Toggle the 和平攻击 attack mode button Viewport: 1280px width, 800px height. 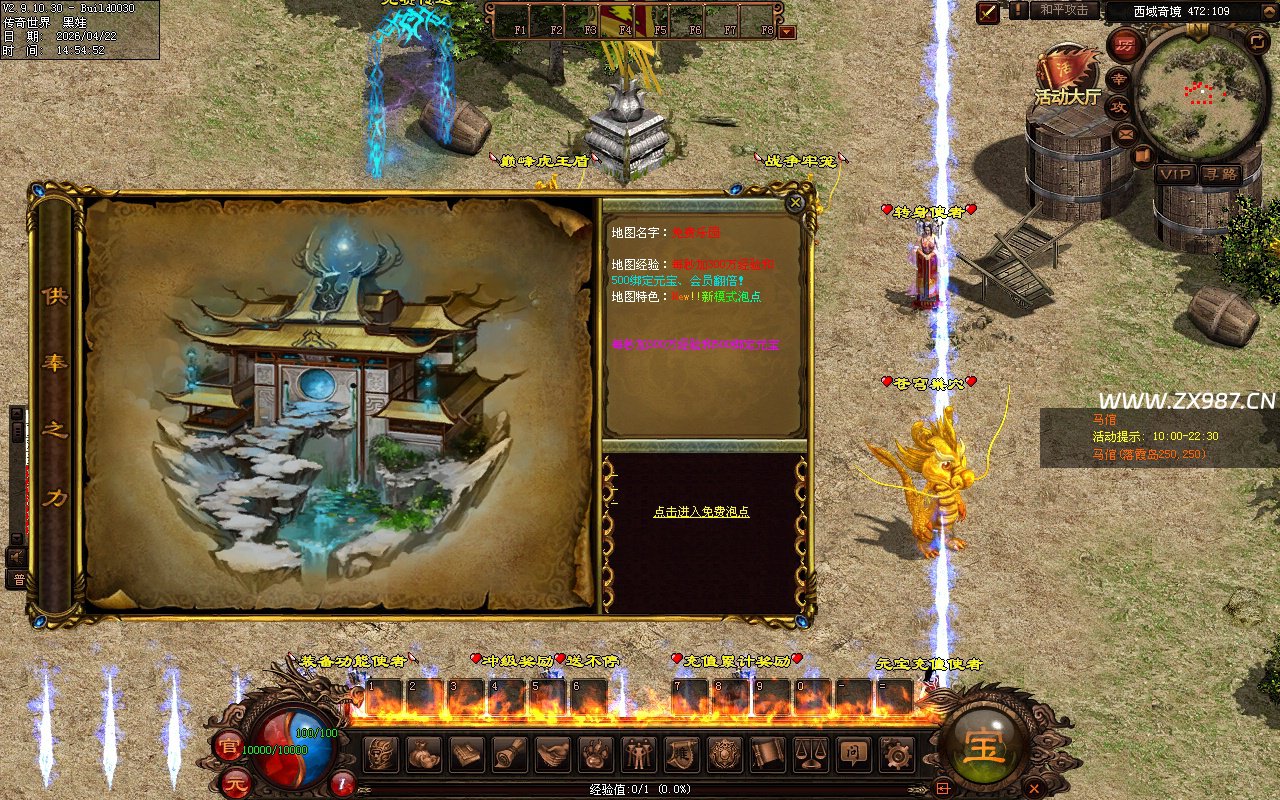[x=1063, y=10]
